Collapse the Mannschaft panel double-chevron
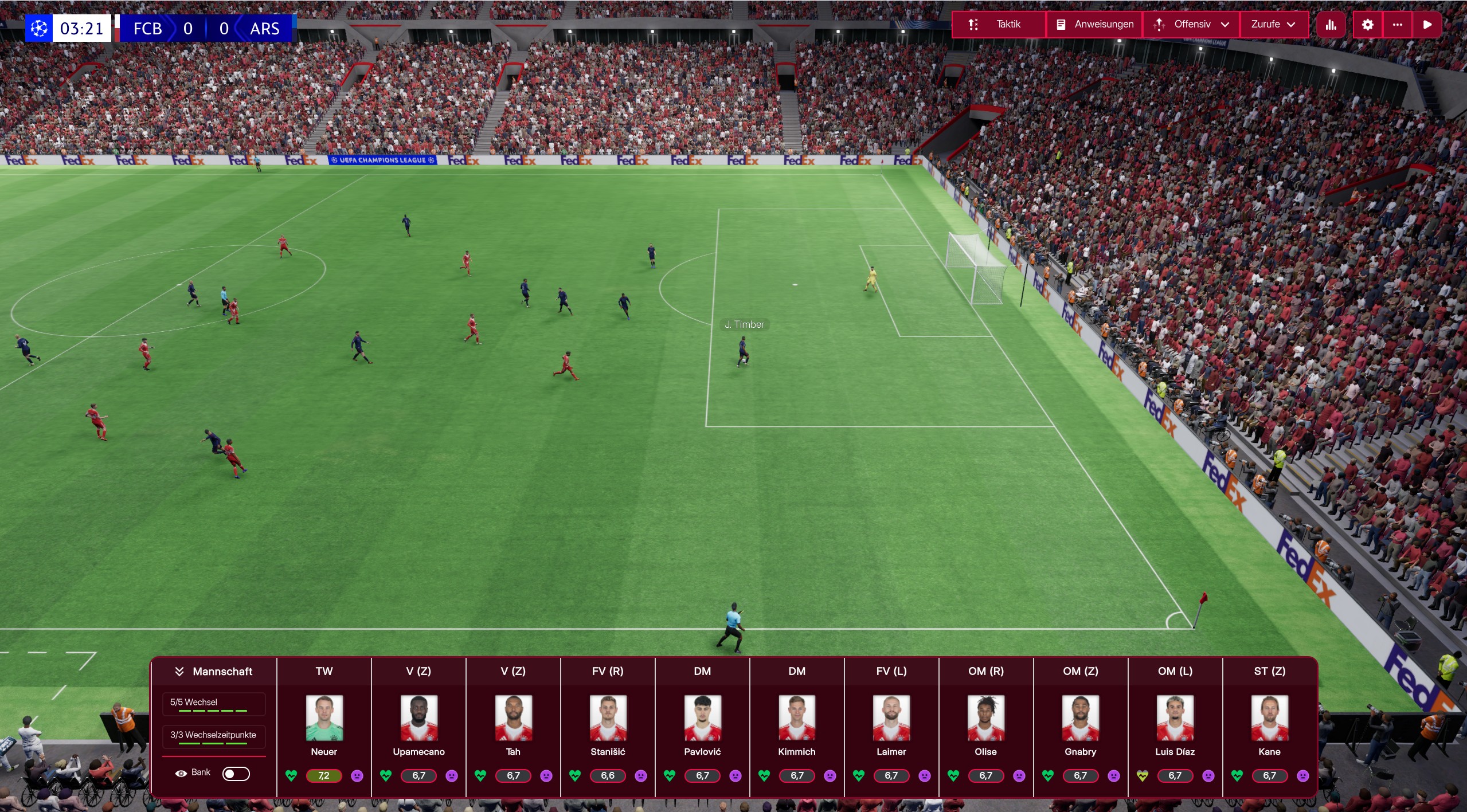The image size is (1467, 812). 180,670
